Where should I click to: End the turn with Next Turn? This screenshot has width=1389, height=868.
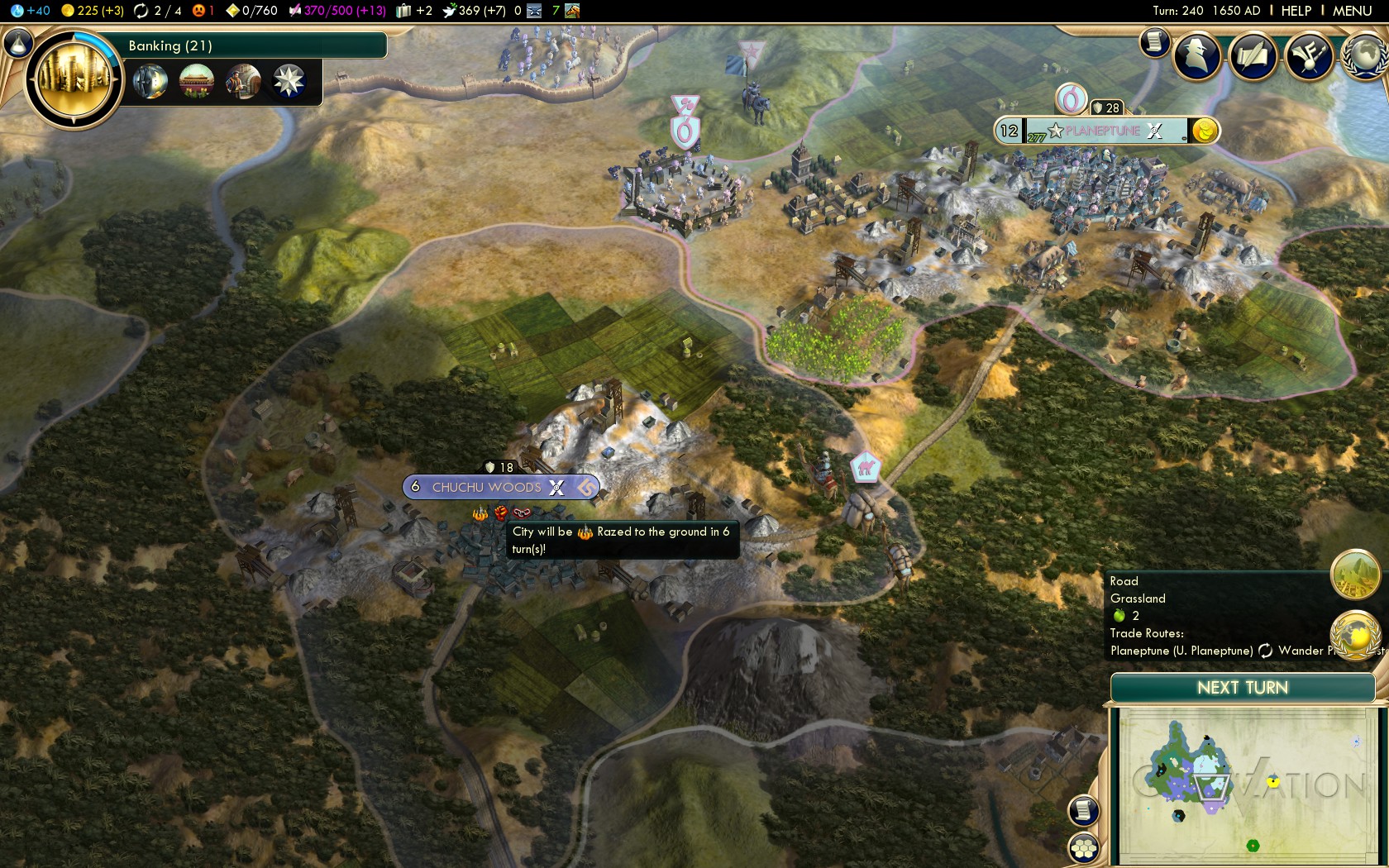(x=1242, y=688)
